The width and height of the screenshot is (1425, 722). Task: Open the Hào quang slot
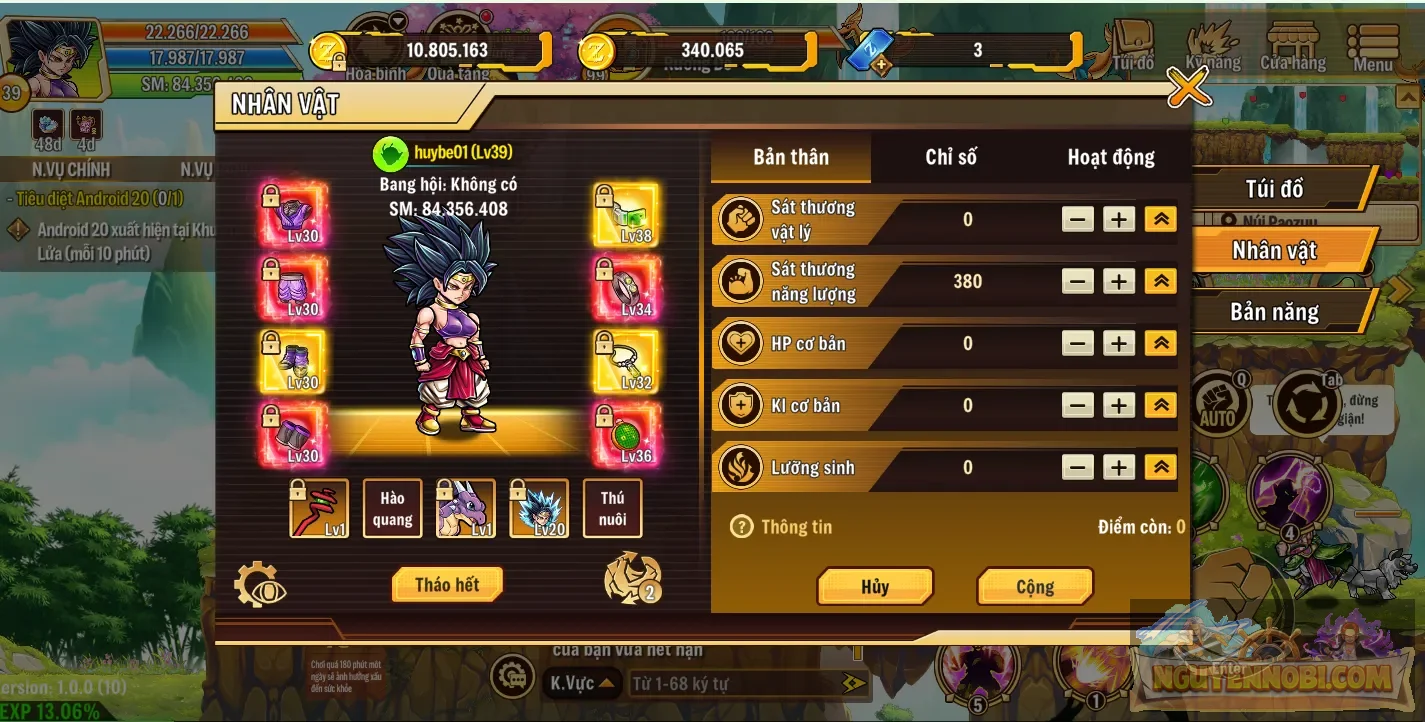tap(392, 508)
